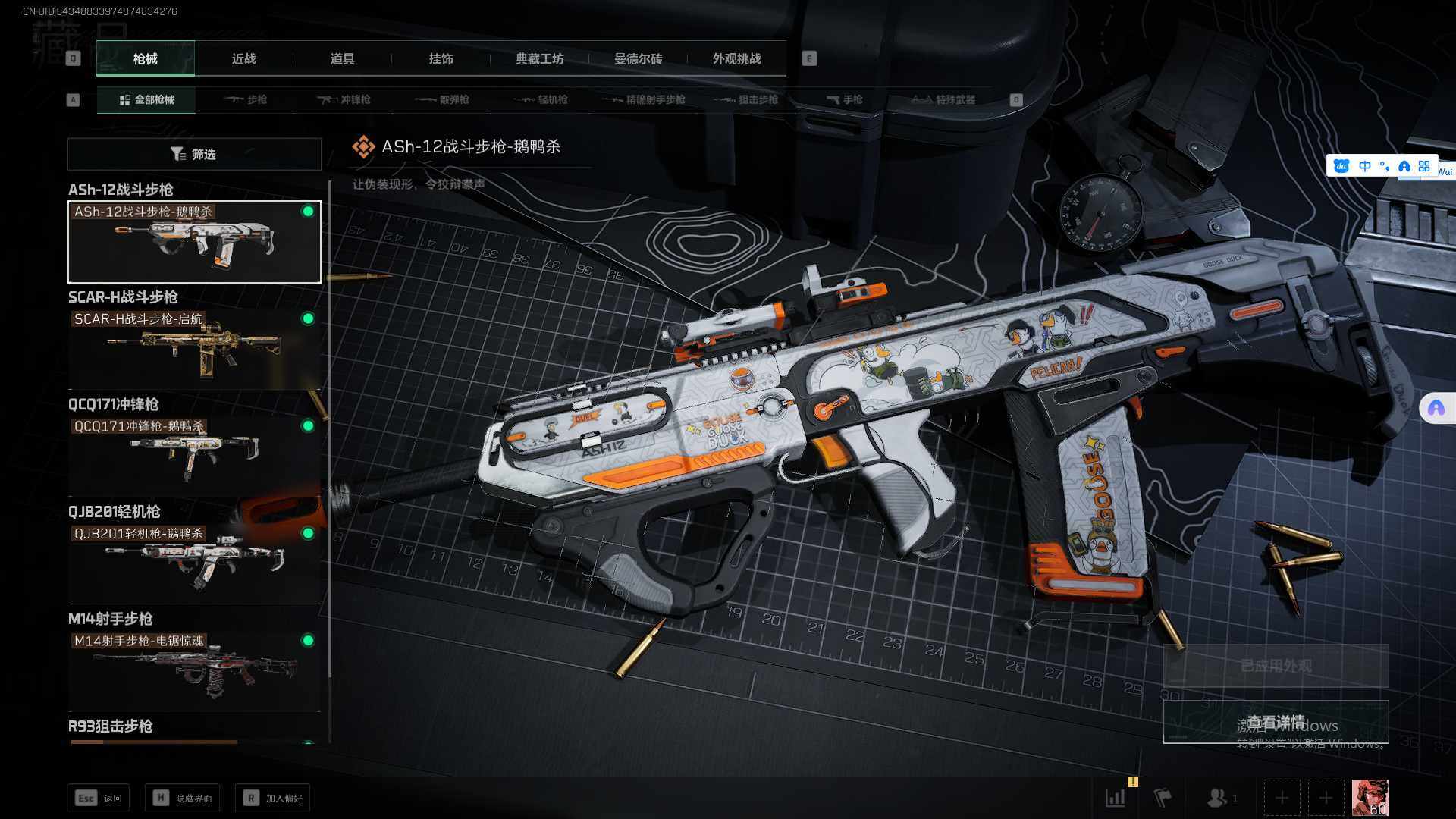
Task: Switch to the 外观挑战 tab
Action: [x=736, y=58]
